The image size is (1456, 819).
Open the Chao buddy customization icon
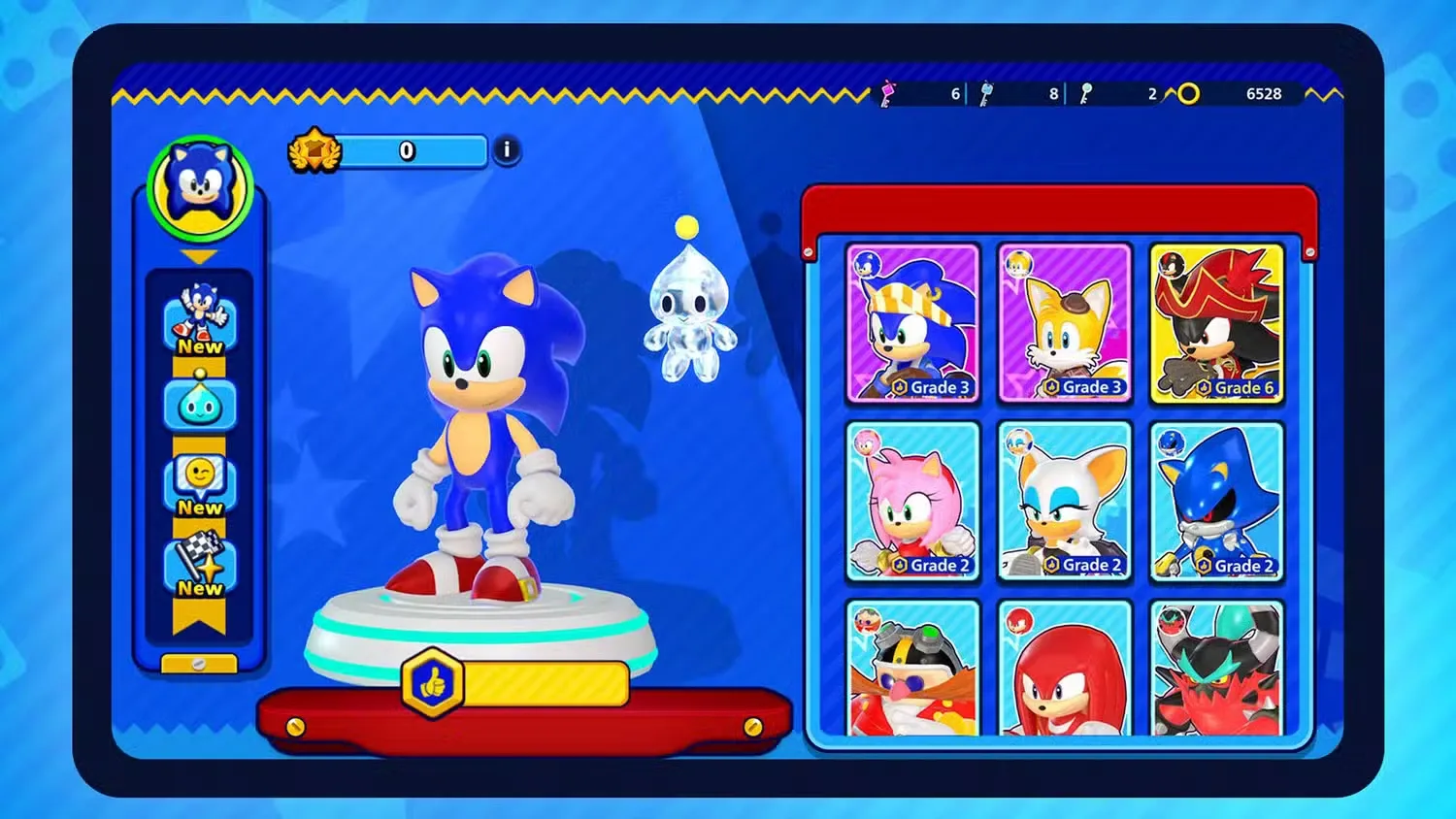point(198,403)
